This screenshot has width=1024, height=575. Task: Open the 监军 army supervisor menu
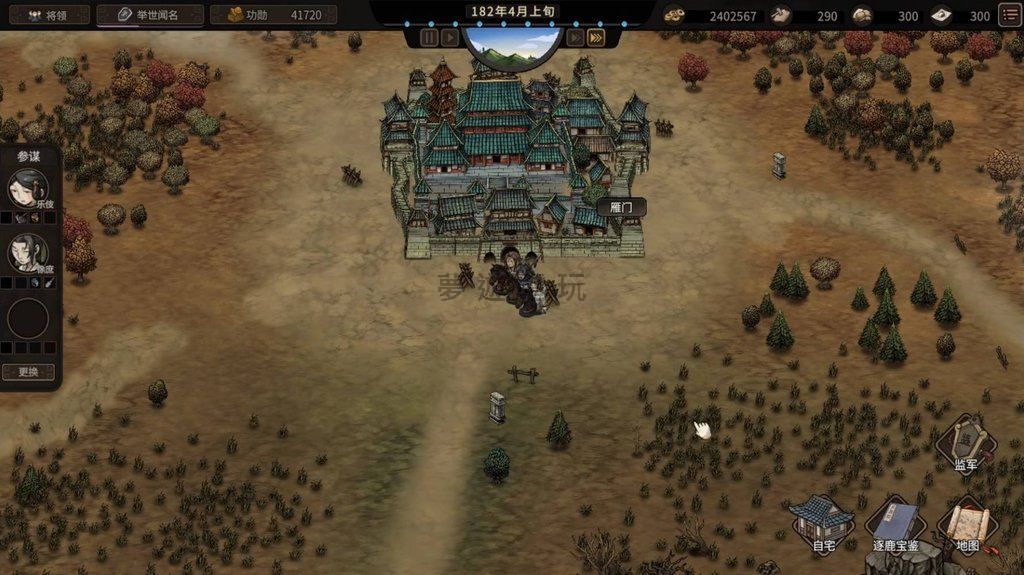click(x=965, y=441)
